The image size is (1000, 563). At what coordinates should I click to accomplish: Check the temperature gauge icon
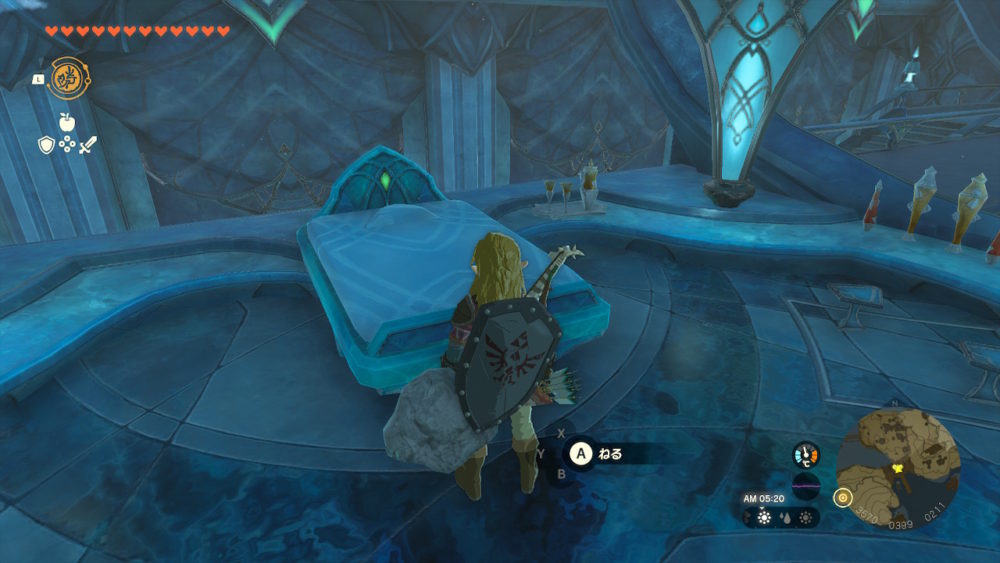806,455
